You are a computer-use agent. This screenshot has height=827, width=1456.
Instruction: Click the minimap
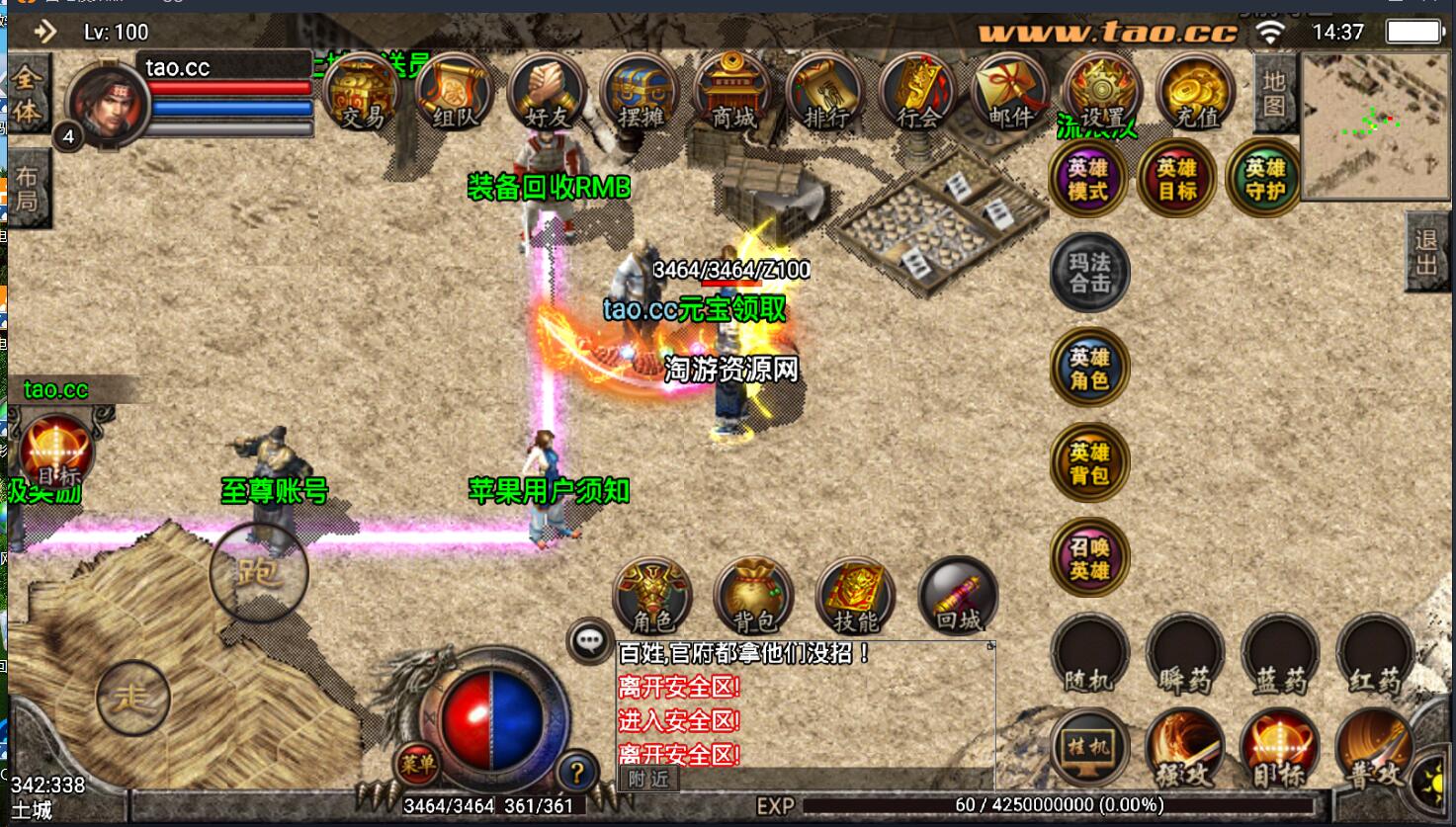click(x=1374, y=125)
